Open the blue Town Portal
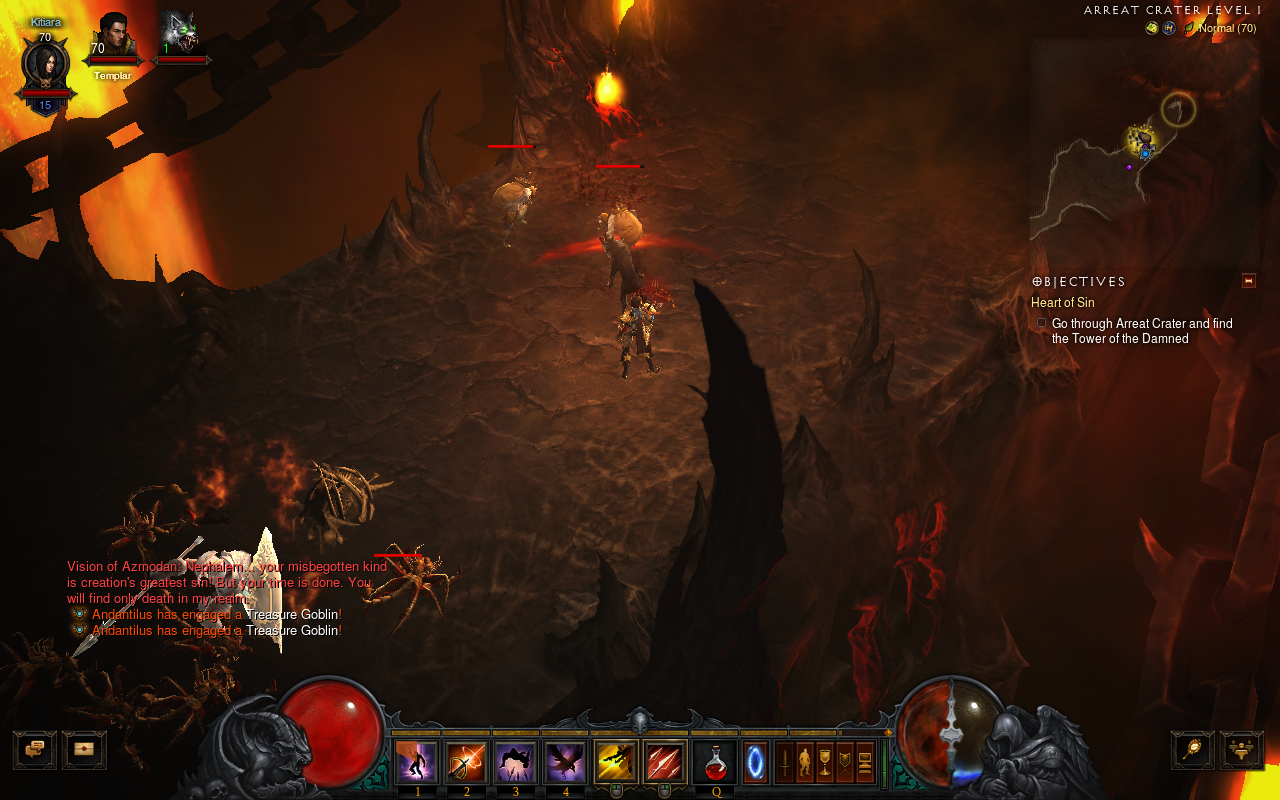1280x800 pixels. [x=757, y=764]
